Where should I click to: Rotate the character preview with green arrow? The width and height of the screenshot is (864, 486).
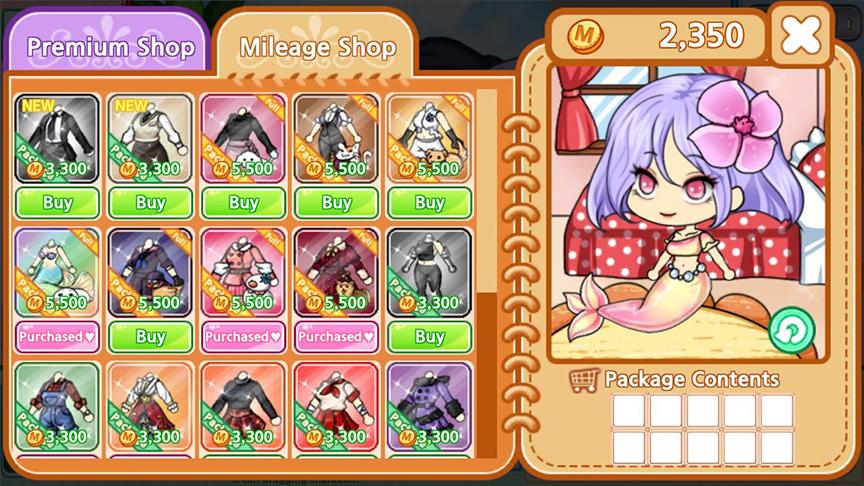click(791, 329)
